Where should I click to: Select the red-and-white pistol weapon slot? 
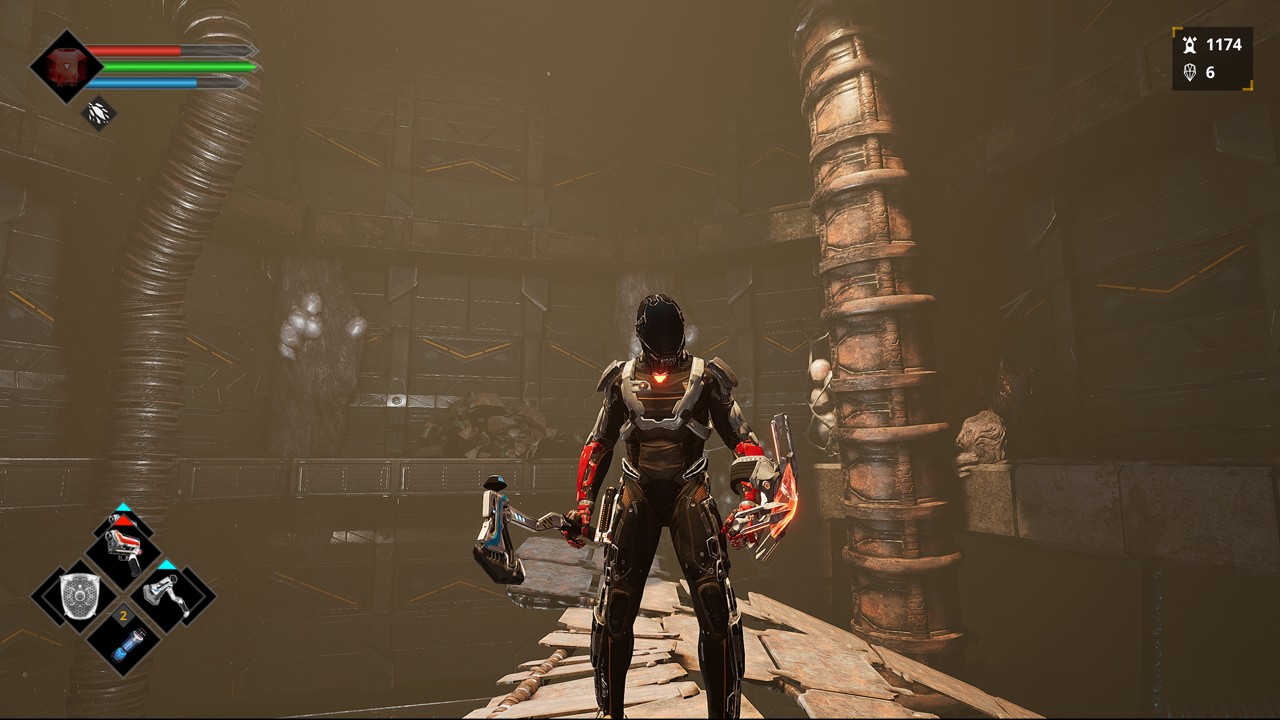[x=123, y=549]
